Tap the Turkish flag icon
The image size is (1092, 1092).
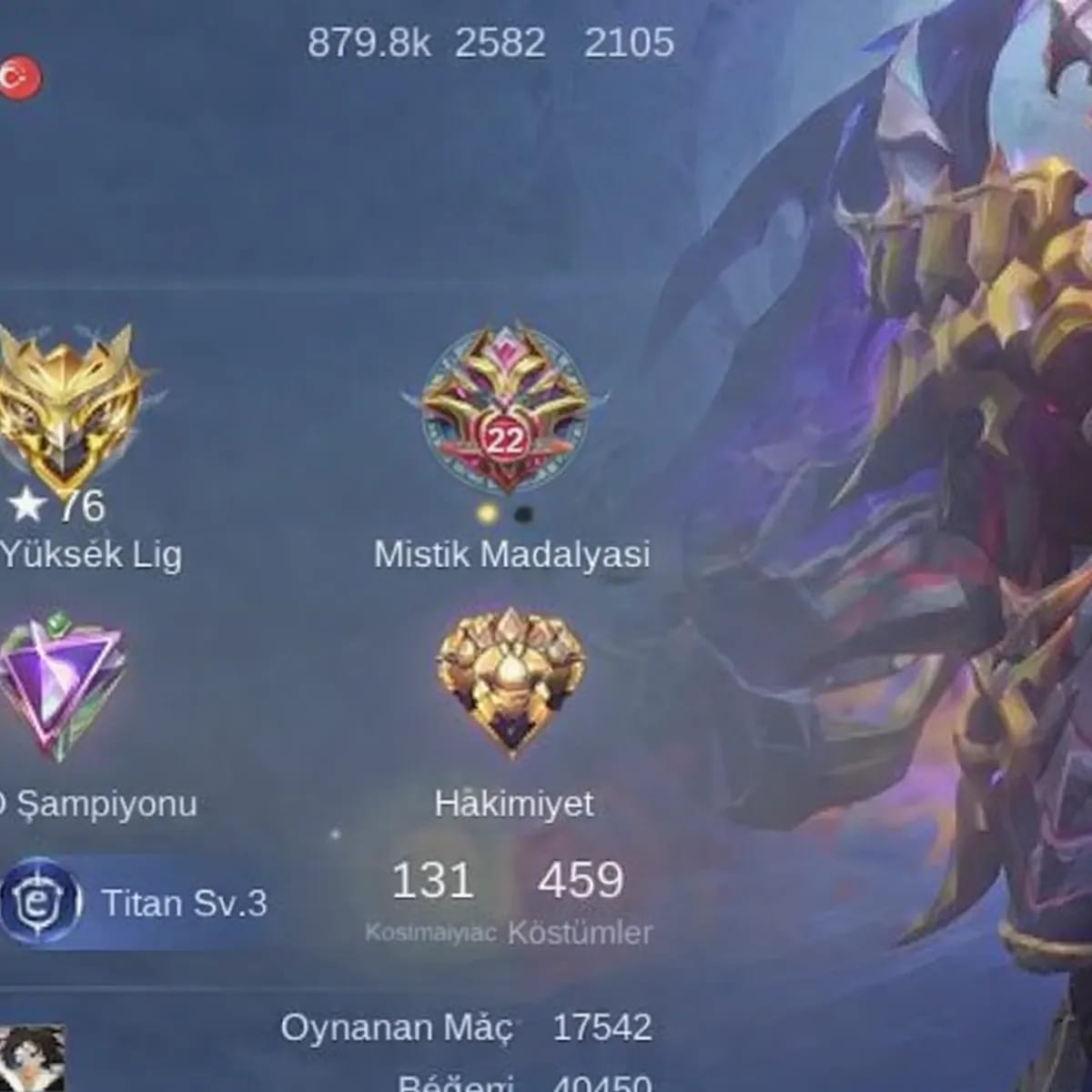point(20,79)
